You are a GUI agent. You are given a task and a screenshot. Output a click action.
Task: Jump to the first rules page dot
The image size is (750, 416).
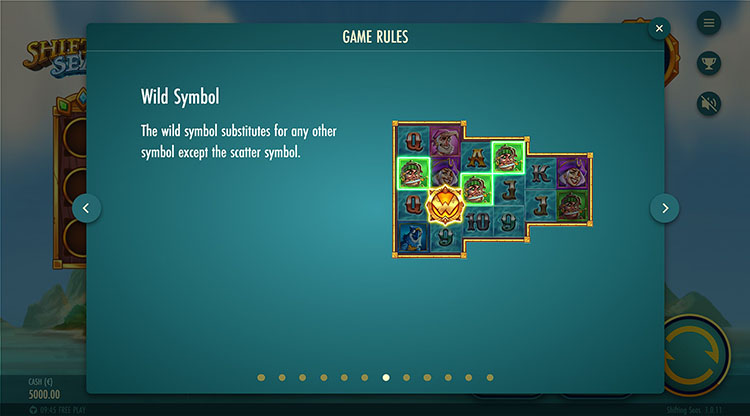pos(261,378)
